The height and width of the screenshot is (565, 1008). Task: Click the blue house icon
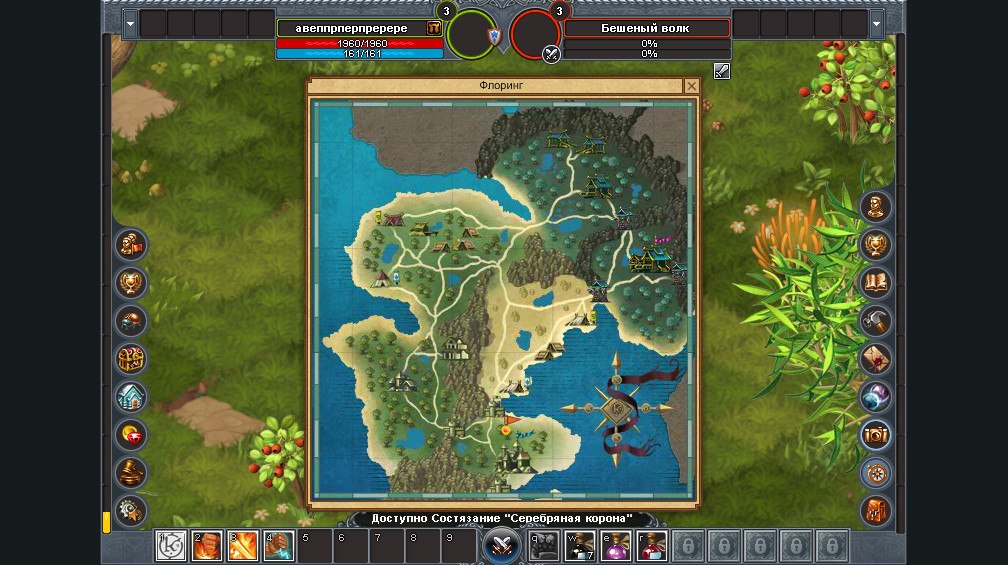[131, 396]
